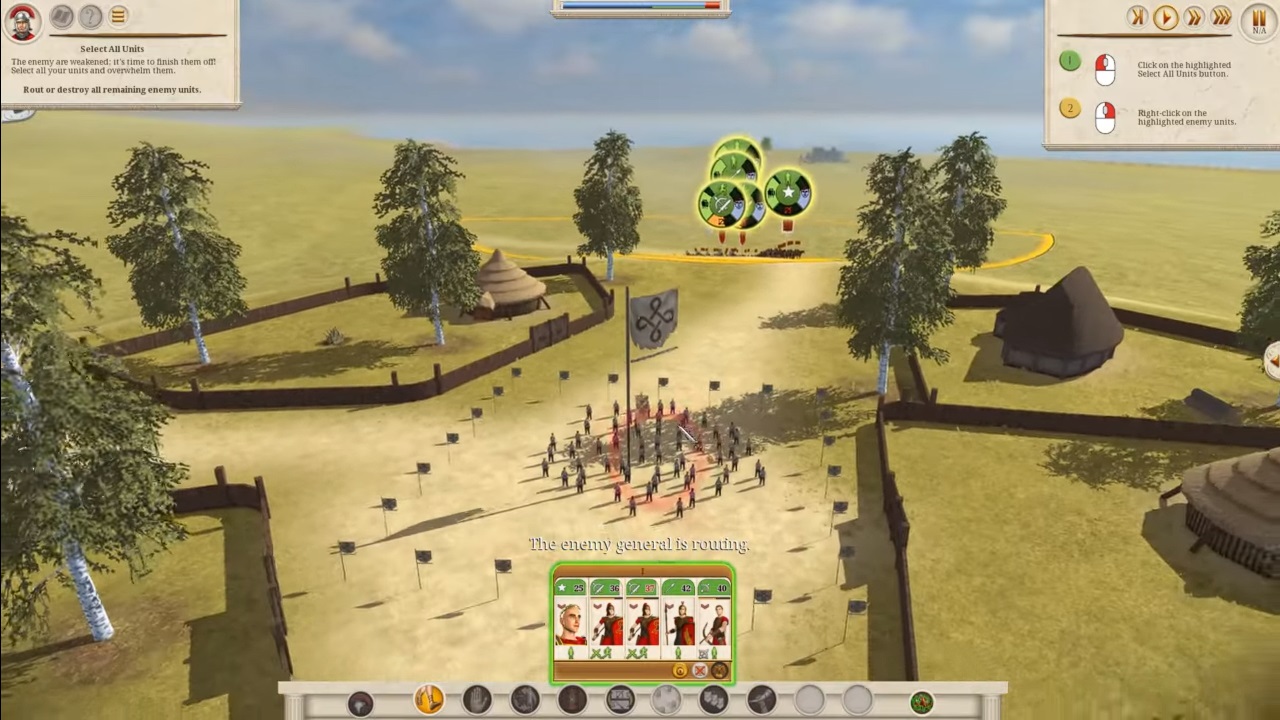The image size is (1280, 720).
Task: Open the advisor list menu icon
Action: 117,16
